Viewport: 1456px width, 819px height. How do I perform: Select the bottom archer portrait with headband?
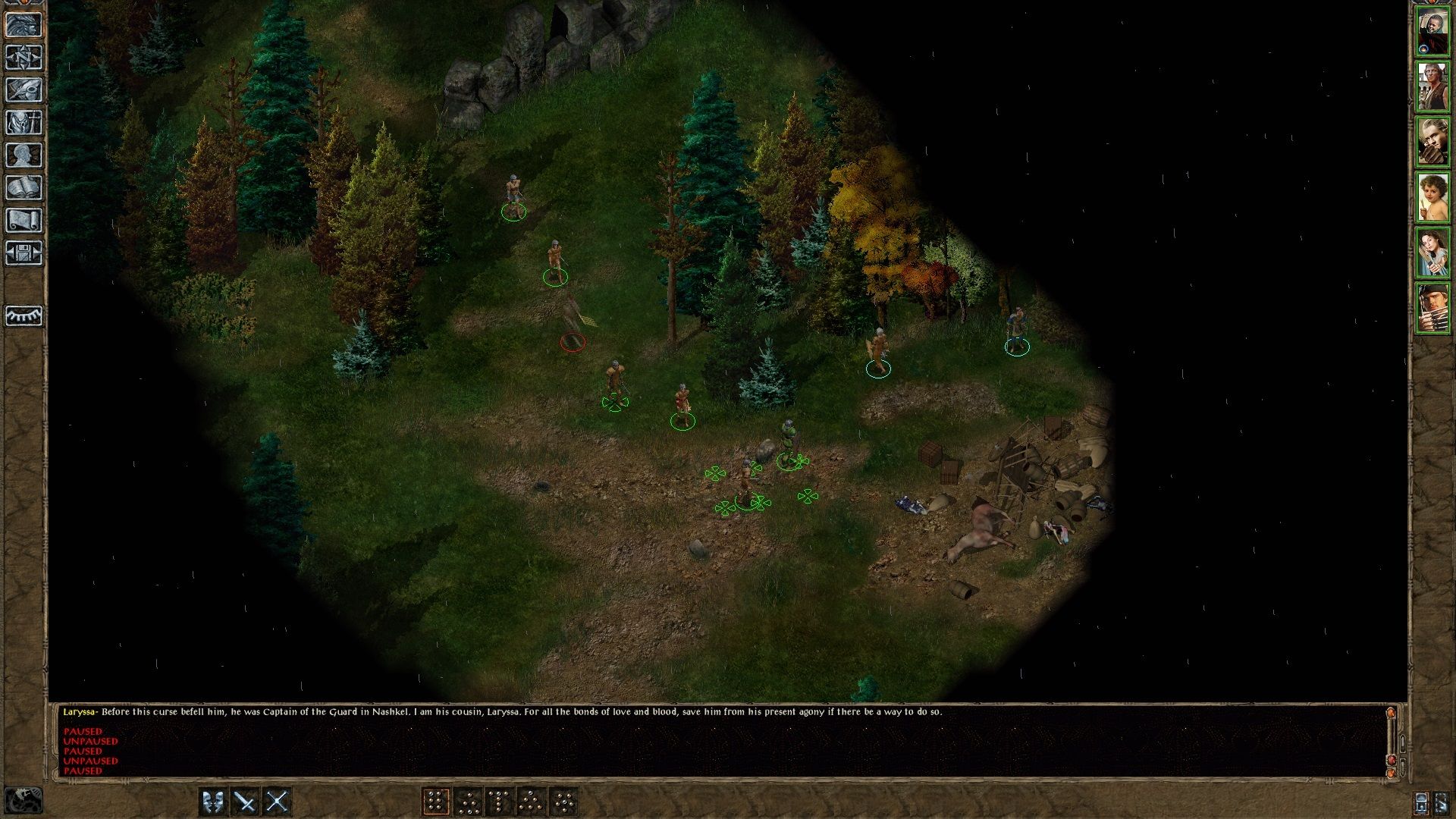pyautogui.click(x=1432, y=308)
